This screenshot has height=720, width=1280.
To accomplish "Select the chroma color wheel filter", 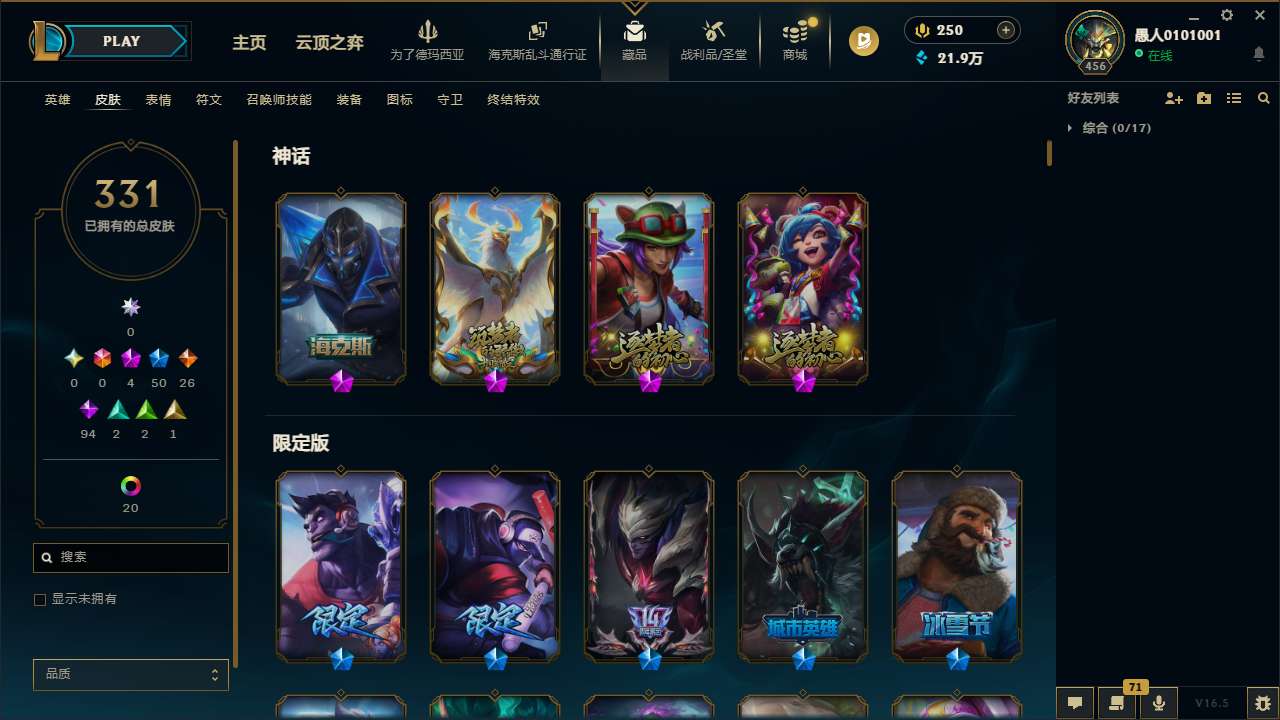I will coord(130,486).
